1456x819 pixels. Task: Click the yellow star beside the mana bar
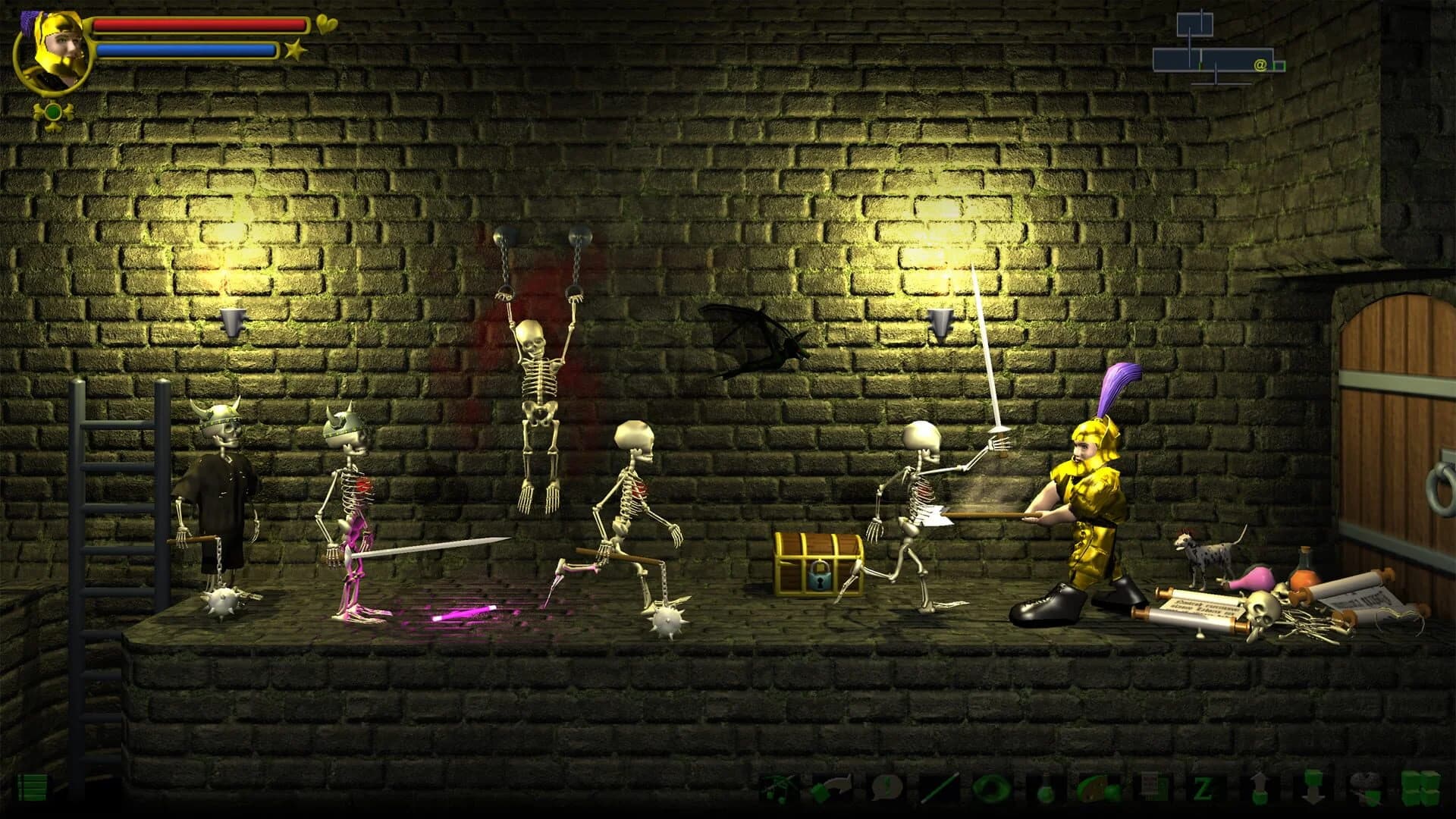point(296,50)
